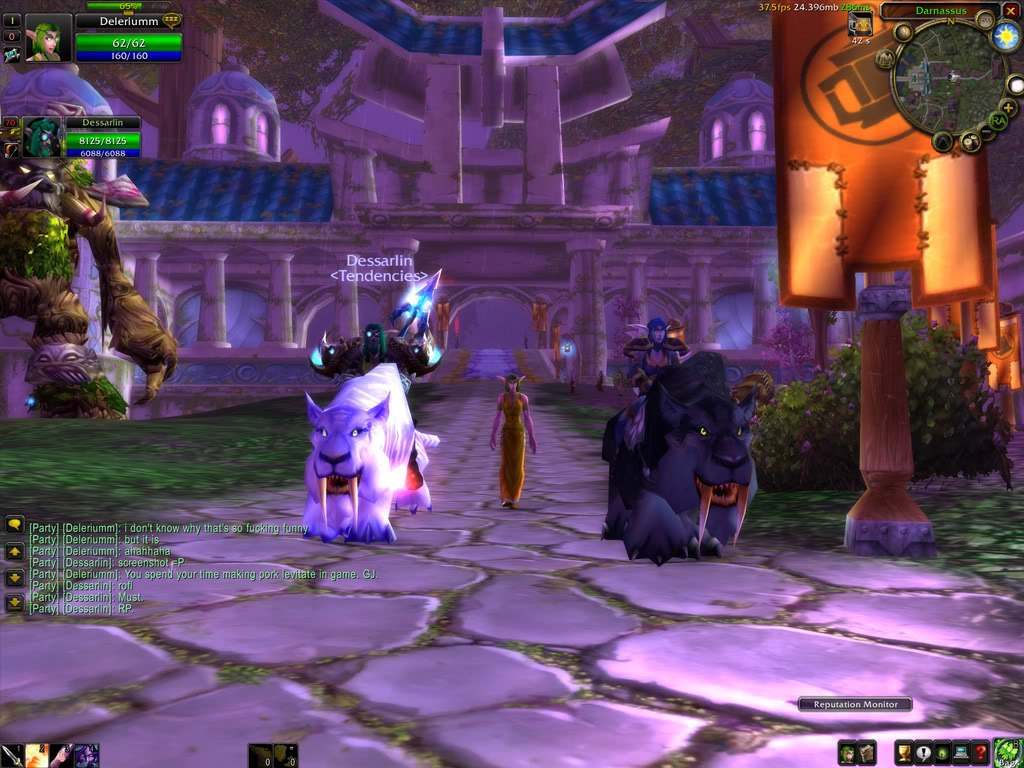This screenshot has width=1024, height=768.
Task: Open the green Bags button
Action: [1007, 752]
